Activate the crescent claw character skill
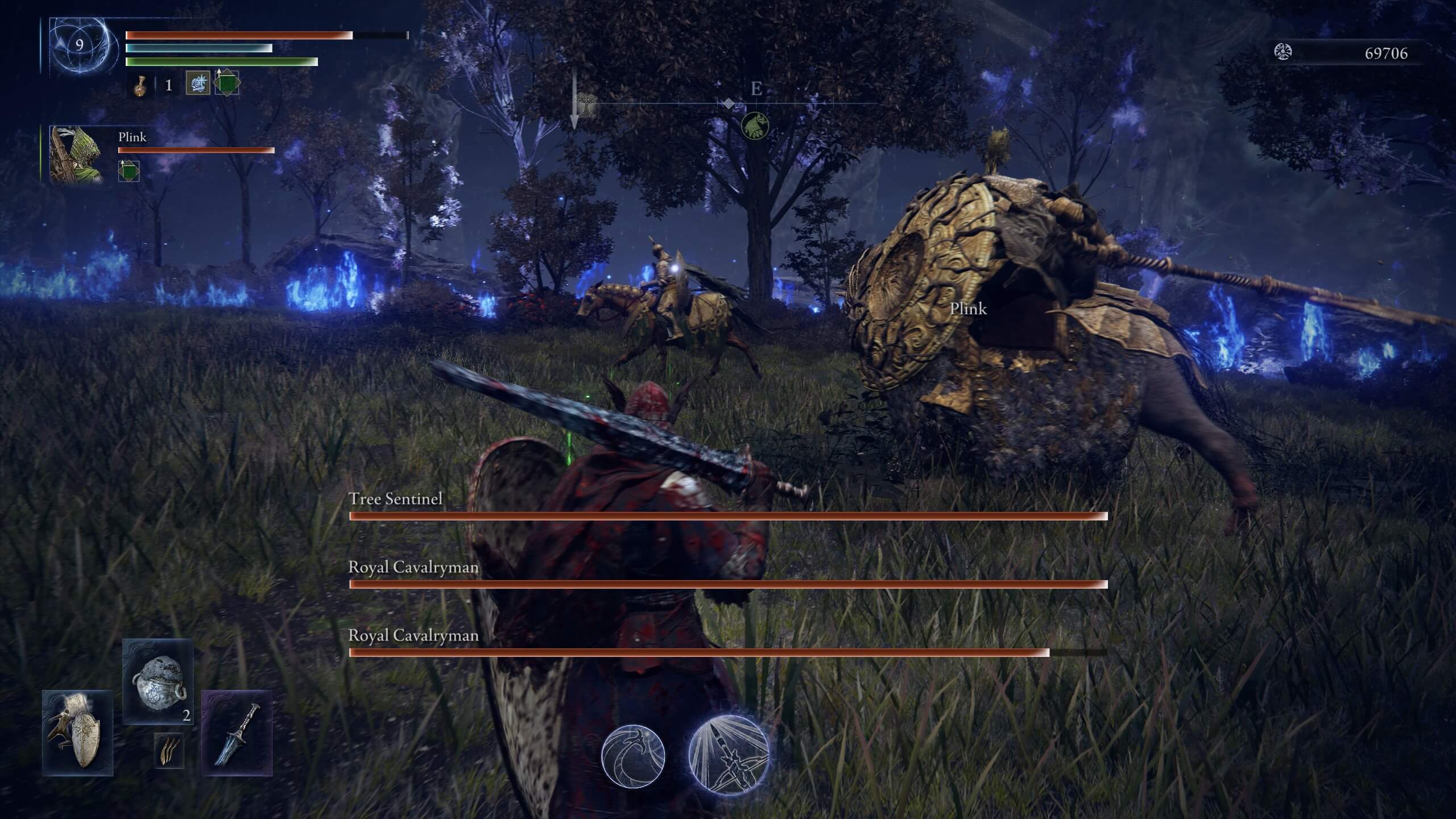Viewport: 1456px width, 819px height. coord(633,756)
